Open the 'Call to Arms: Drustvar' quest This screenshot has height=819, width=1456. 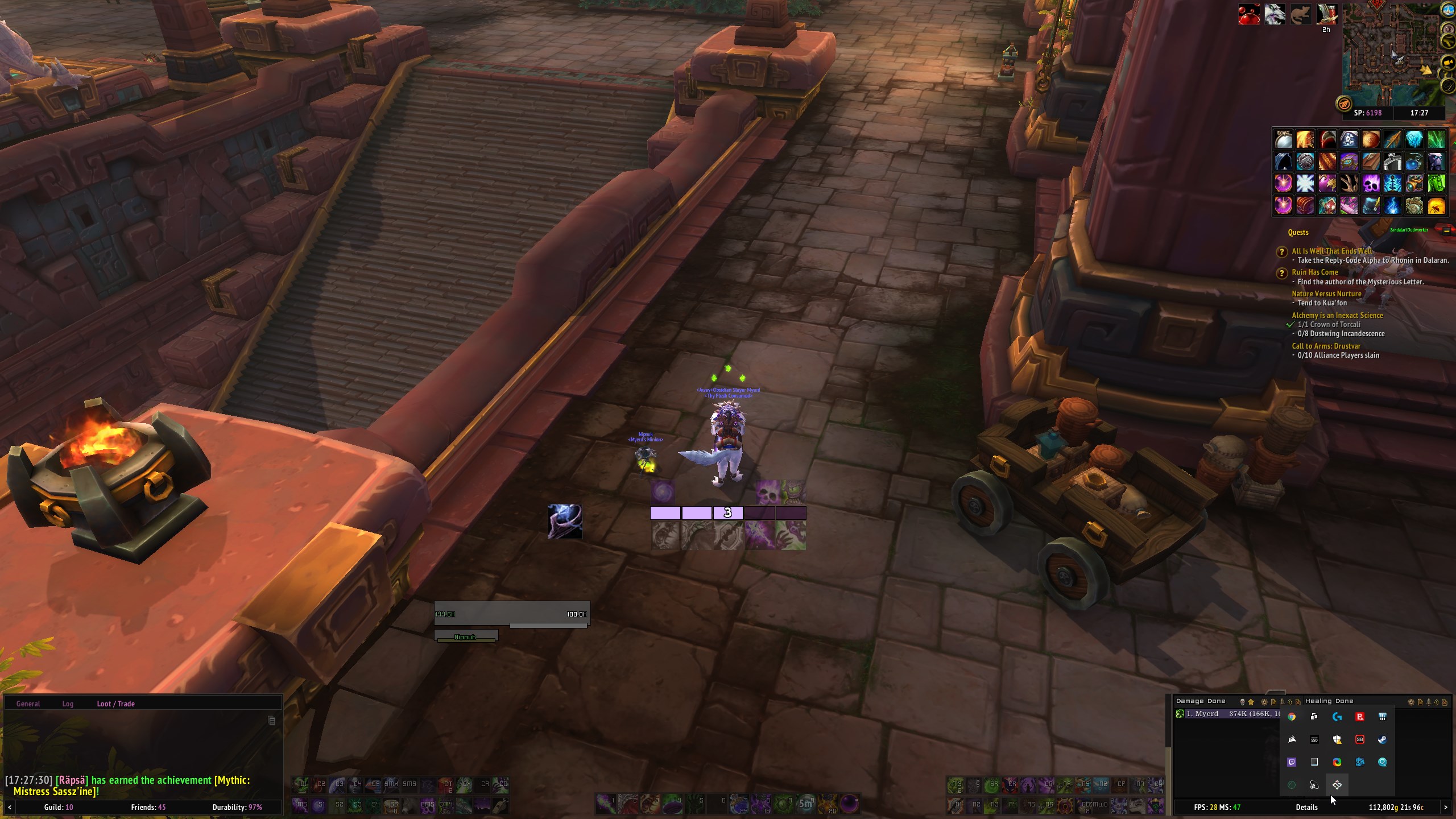point(1326,346)
